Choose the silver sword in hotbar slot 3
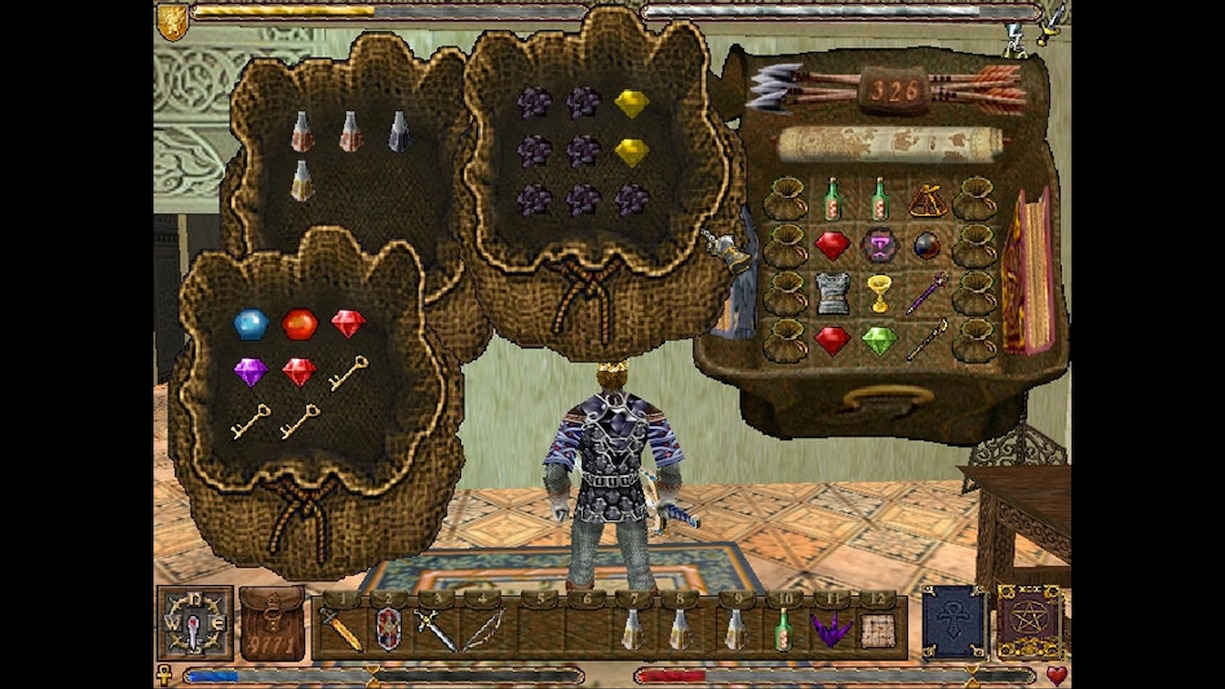The width and height of the screenshot is (1225, 689). [436, 630]
